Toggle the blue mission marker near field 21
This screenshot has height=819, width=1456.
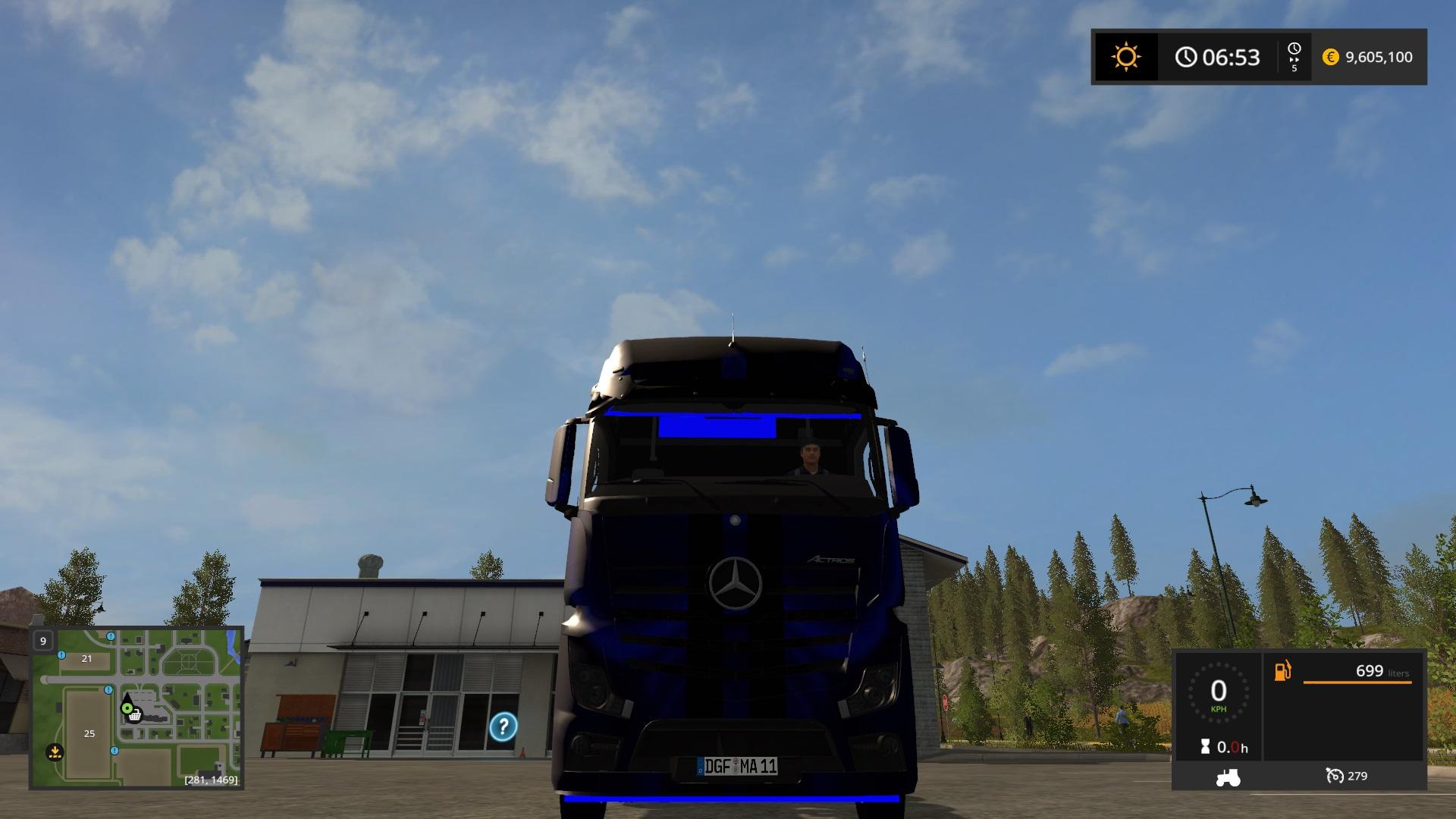tap(61, 656)
